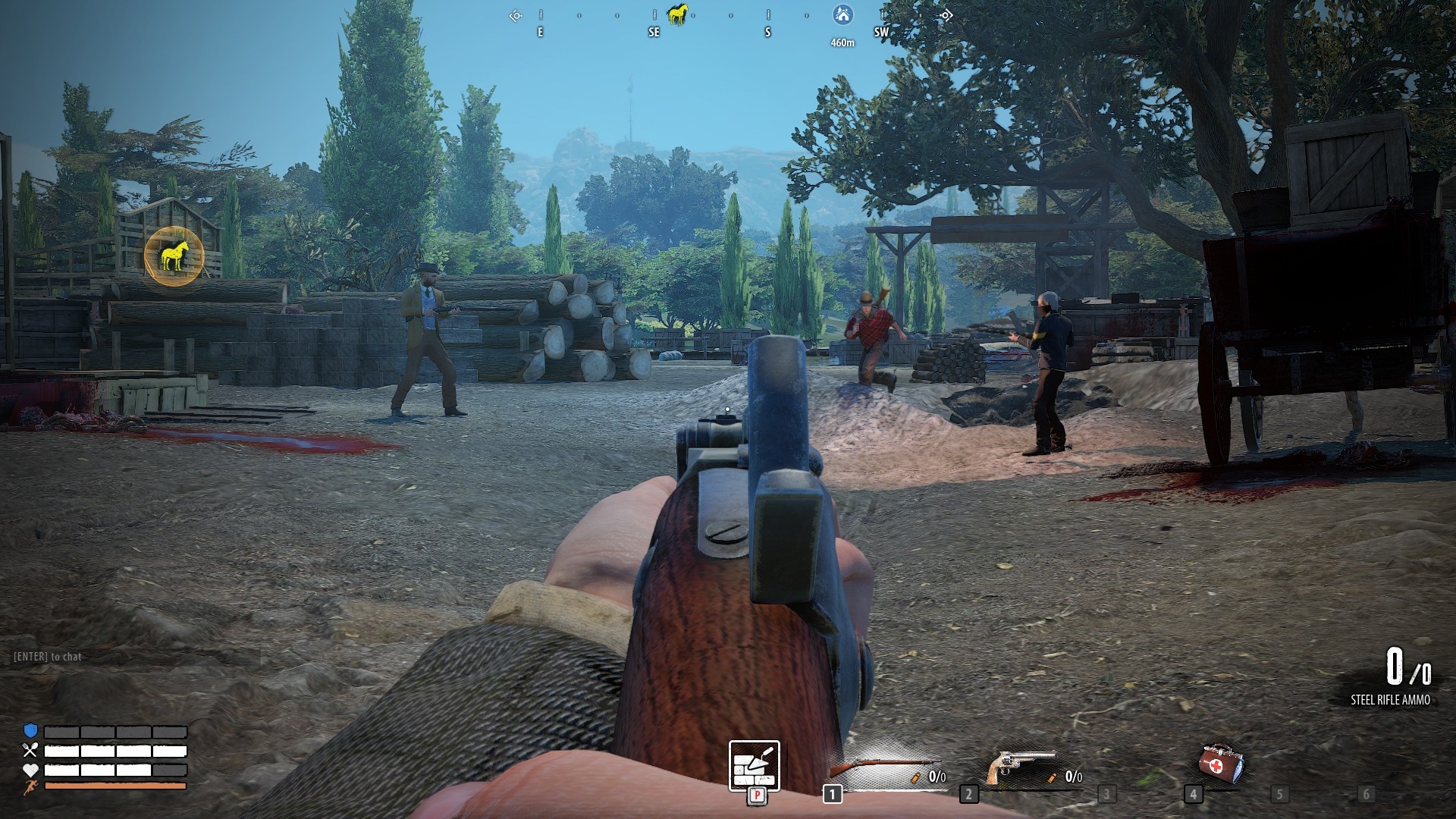Click the yellow horse marker on the compass
The image size is (1456, 819).
coord(679,13)
